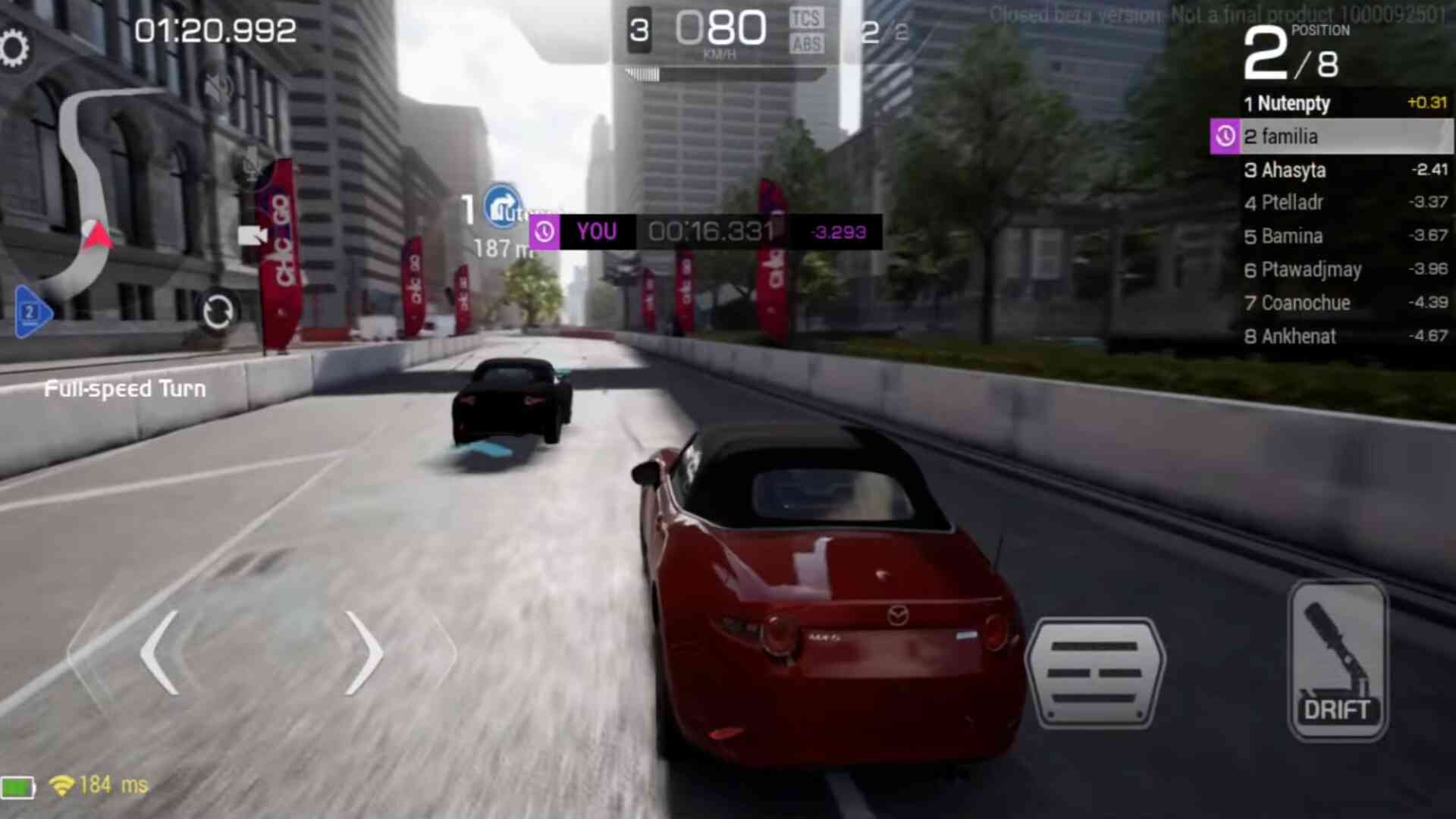
Task: Activate the DRIFT handbrake button
Action: click(1338, 661)
